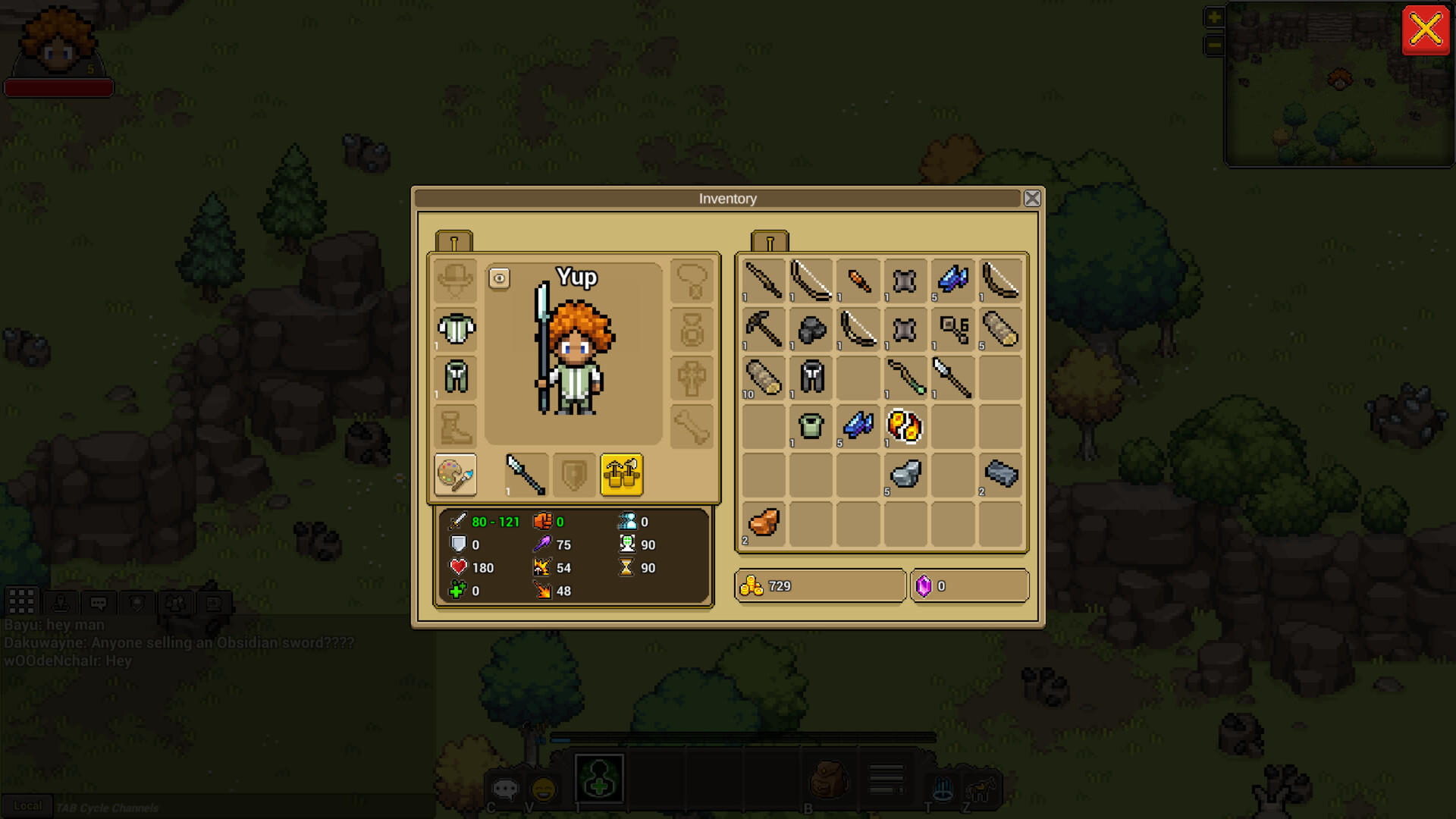Screen dimensions: 1456x819
Task: Toggle the highlighted tool belt slot
Action: [623, 475]
